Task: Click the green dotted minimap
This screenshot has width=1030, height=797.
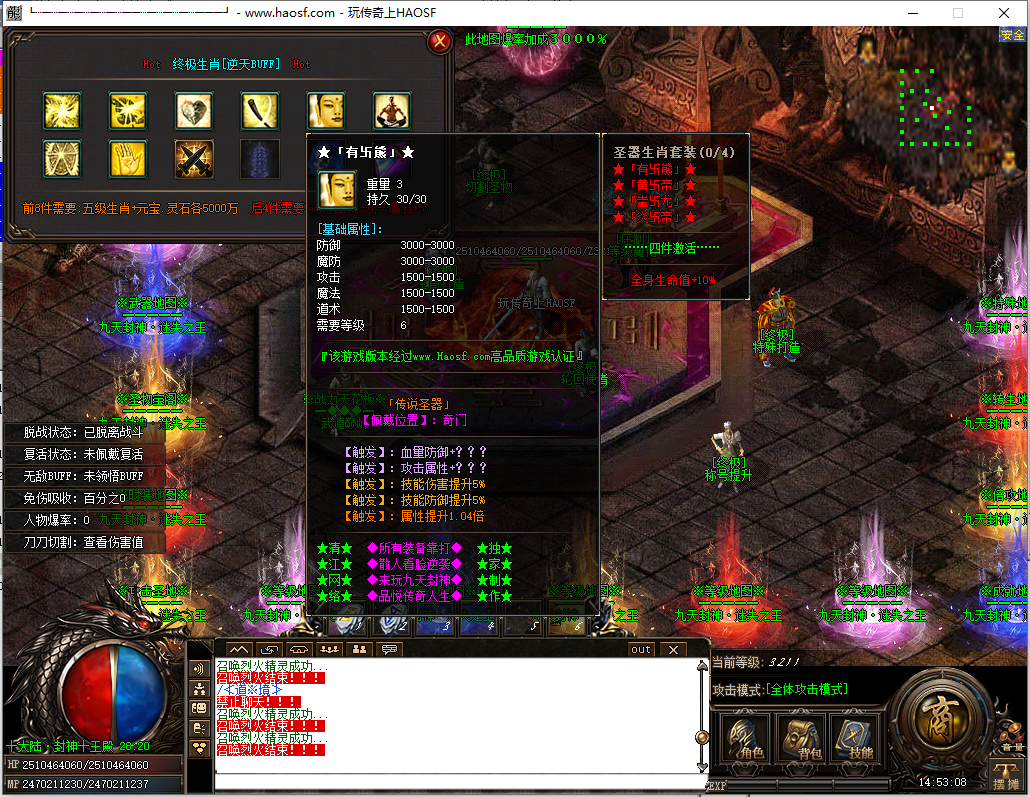Action: [935, 107]
